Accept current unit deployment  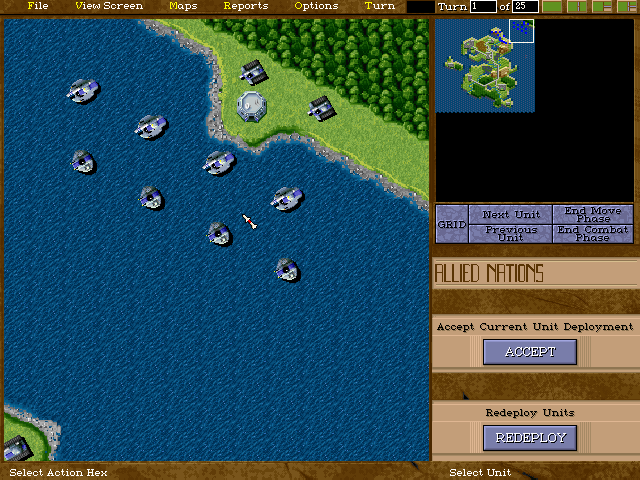[529, 352]
